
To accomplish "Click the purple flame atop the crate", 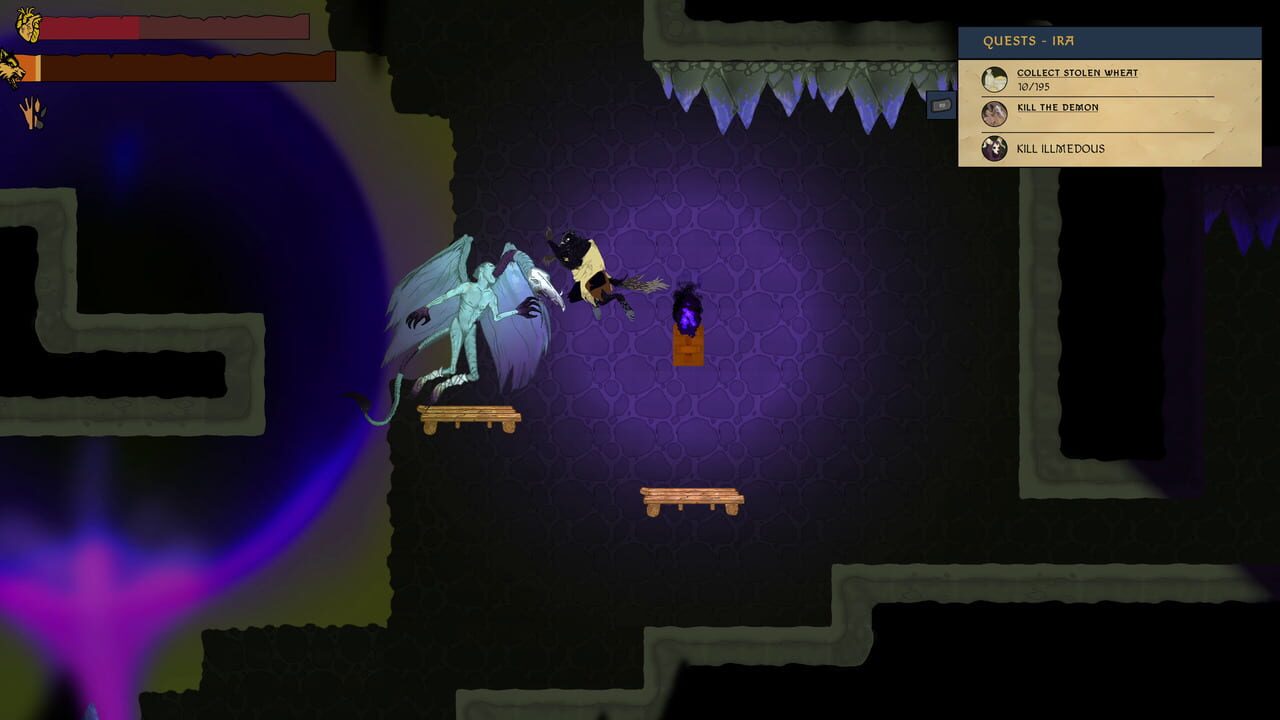I will [x=686, y=310].
